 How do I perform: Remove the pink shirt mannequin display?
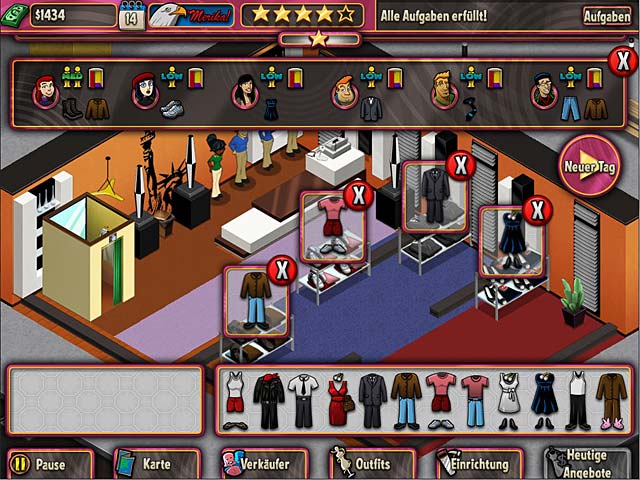point(357,194)
